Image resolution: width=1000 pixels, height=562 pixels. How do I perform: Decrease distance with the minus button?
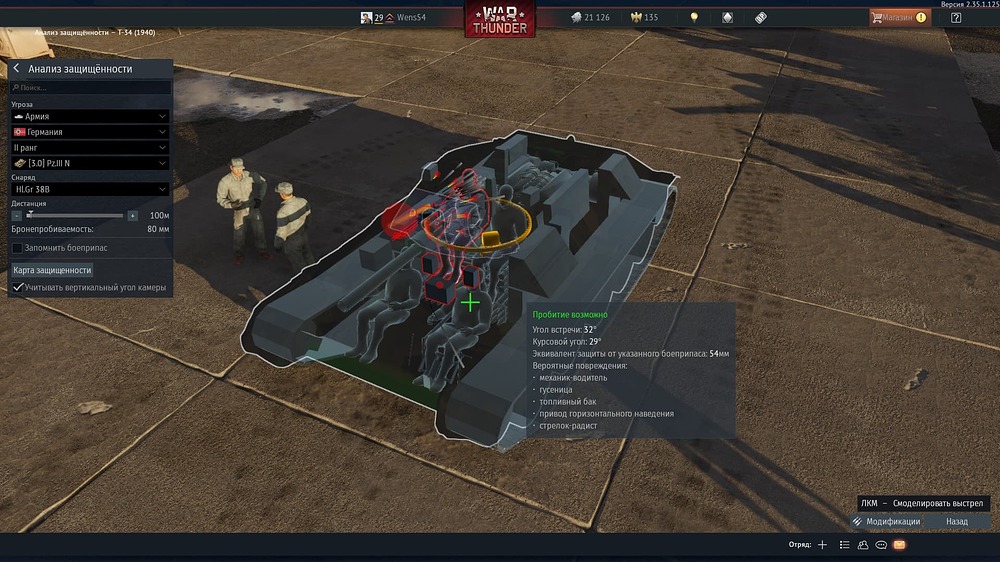click(x=16, y=215)
